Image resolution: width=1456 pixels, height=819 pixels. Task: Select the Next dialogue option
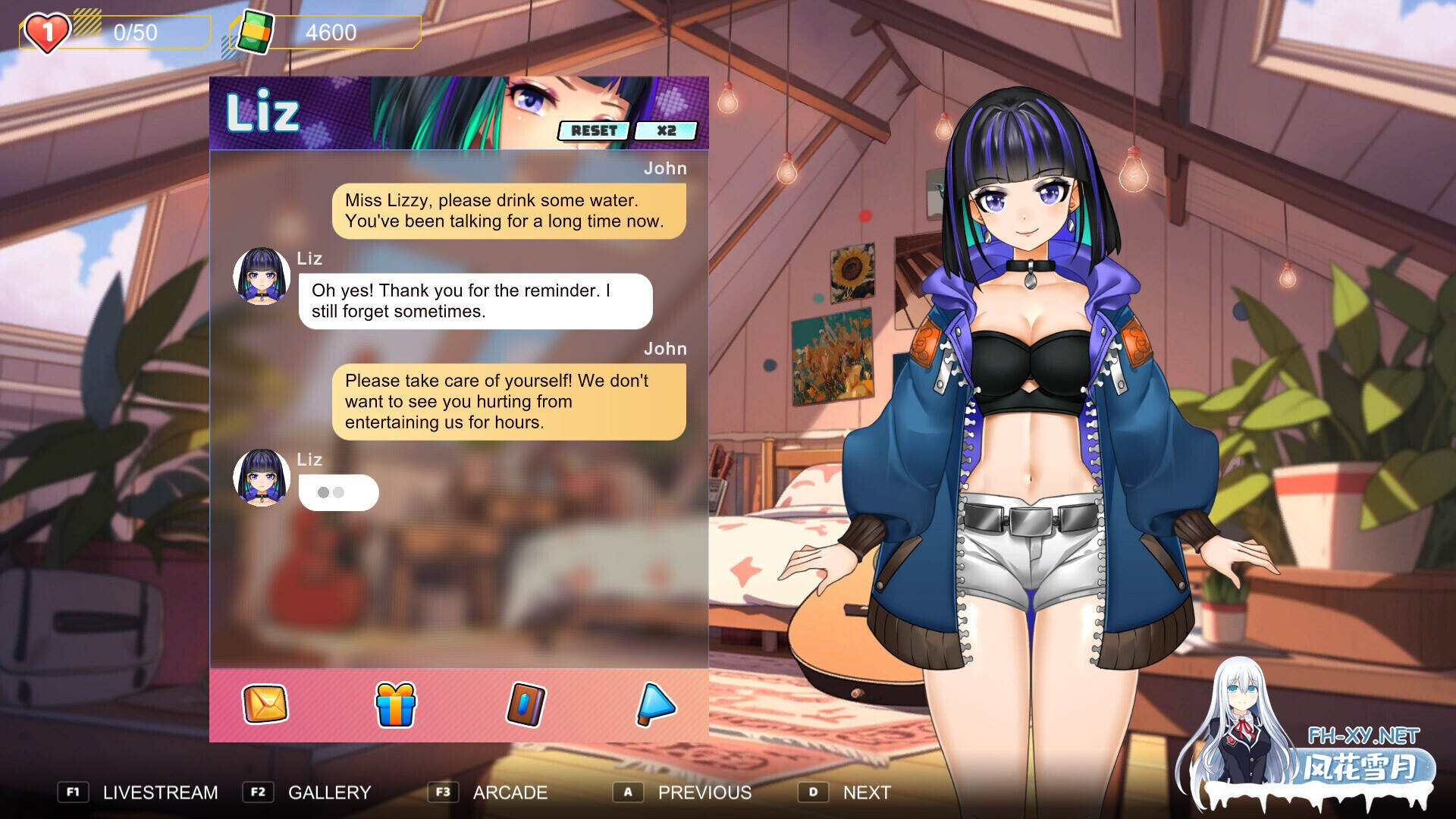866,792
